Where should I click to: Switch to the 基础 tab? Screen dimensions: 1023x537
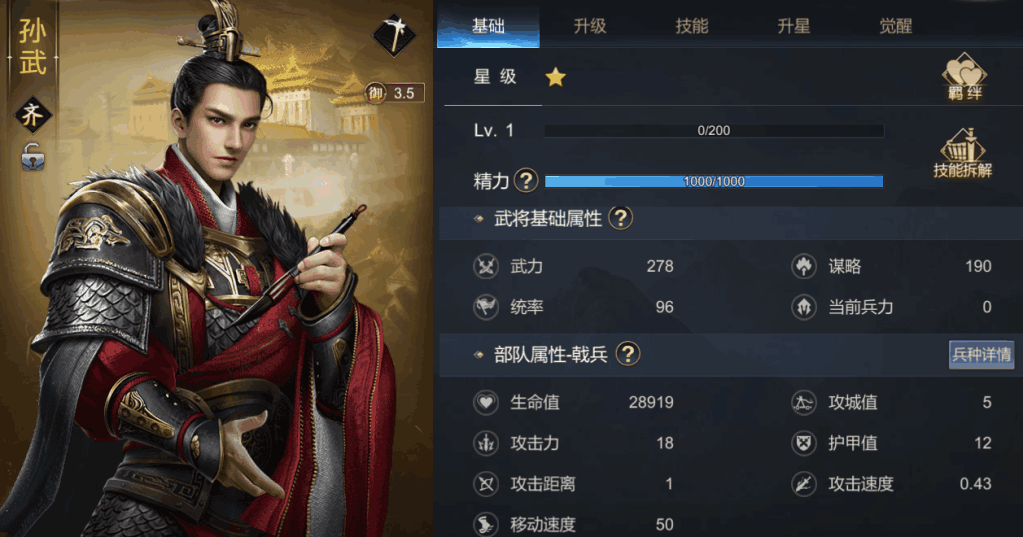point(489,26)
